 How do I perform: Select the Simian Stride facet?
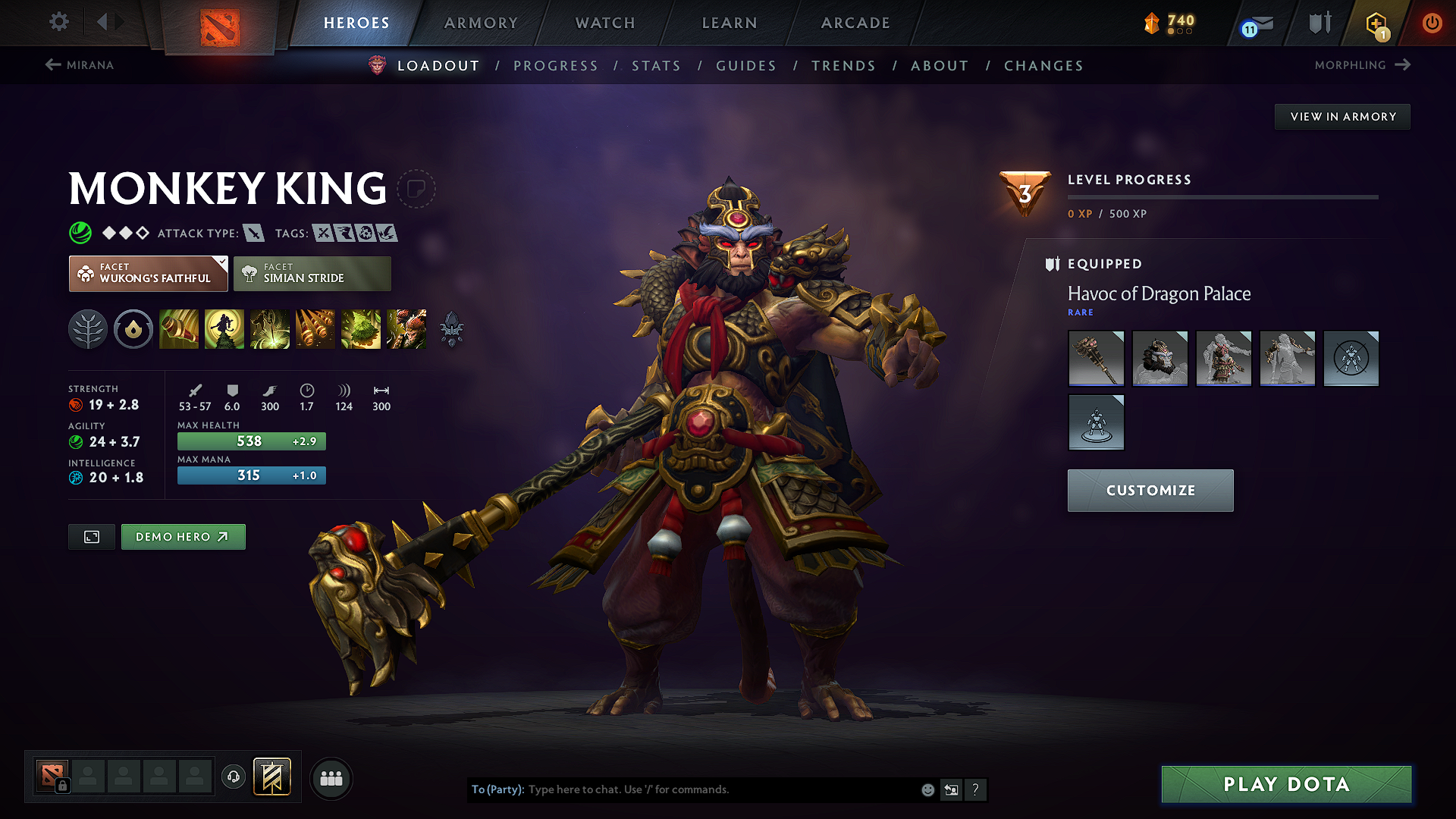[x=312, y=274]
